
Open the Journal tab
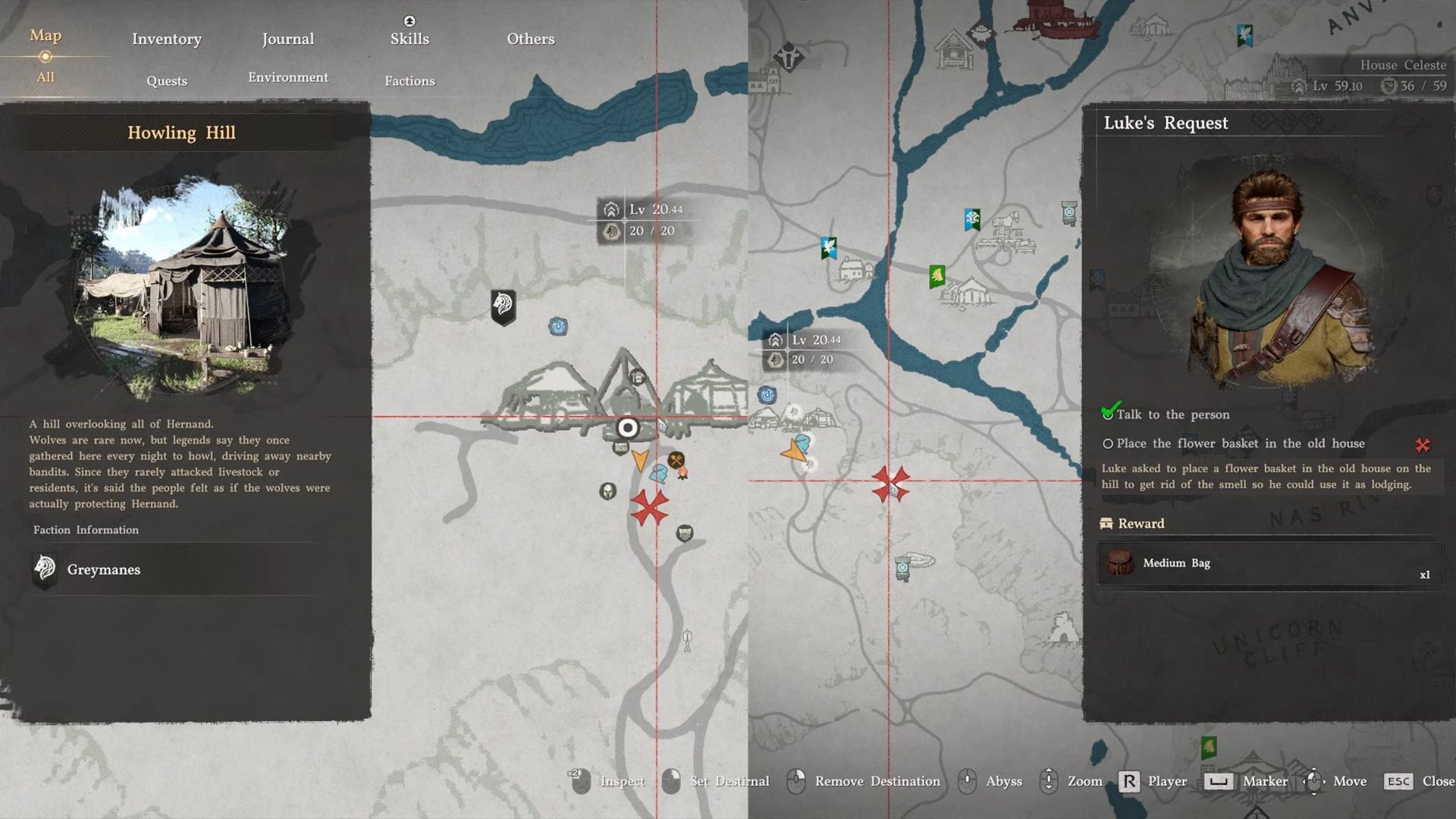tap(288, 39)
